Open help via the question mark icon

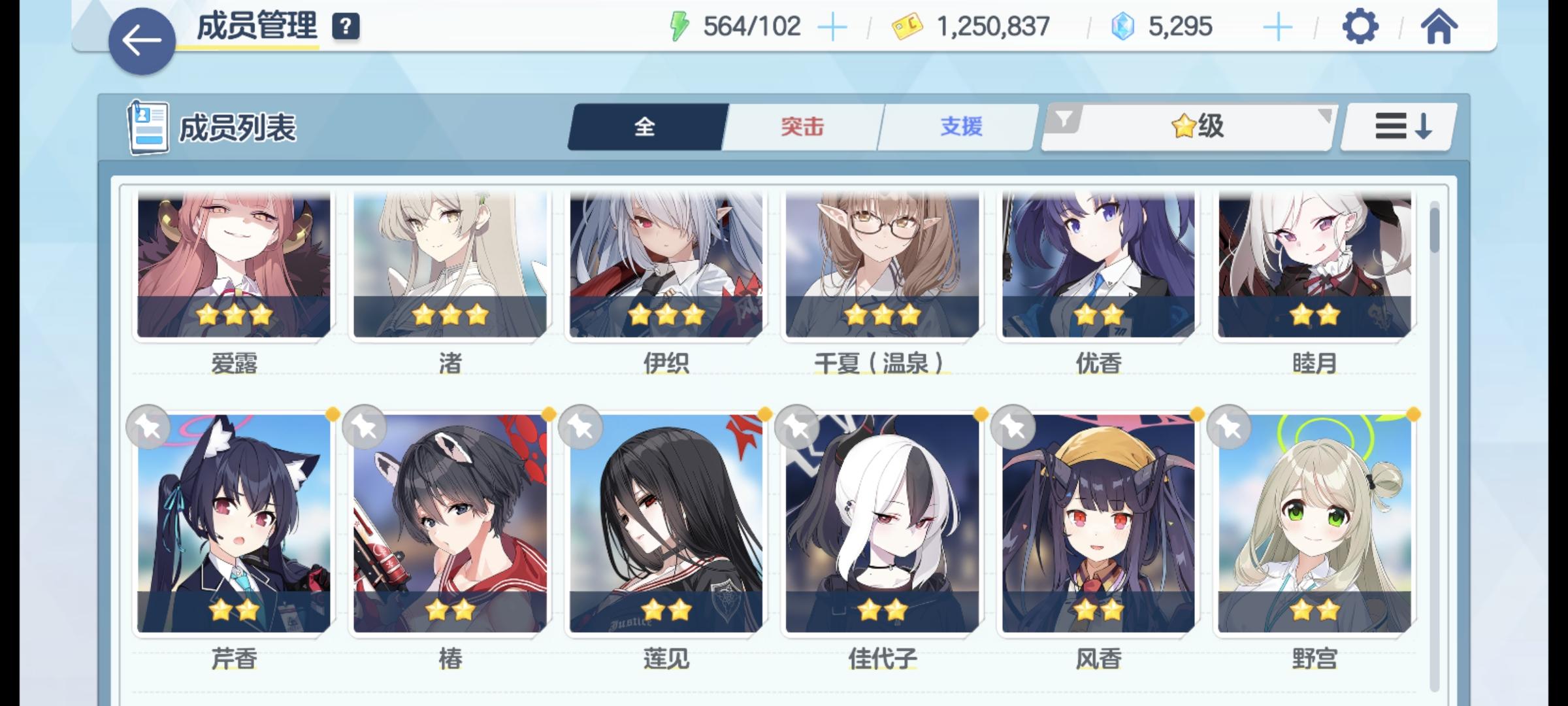[x=347, y=27]
